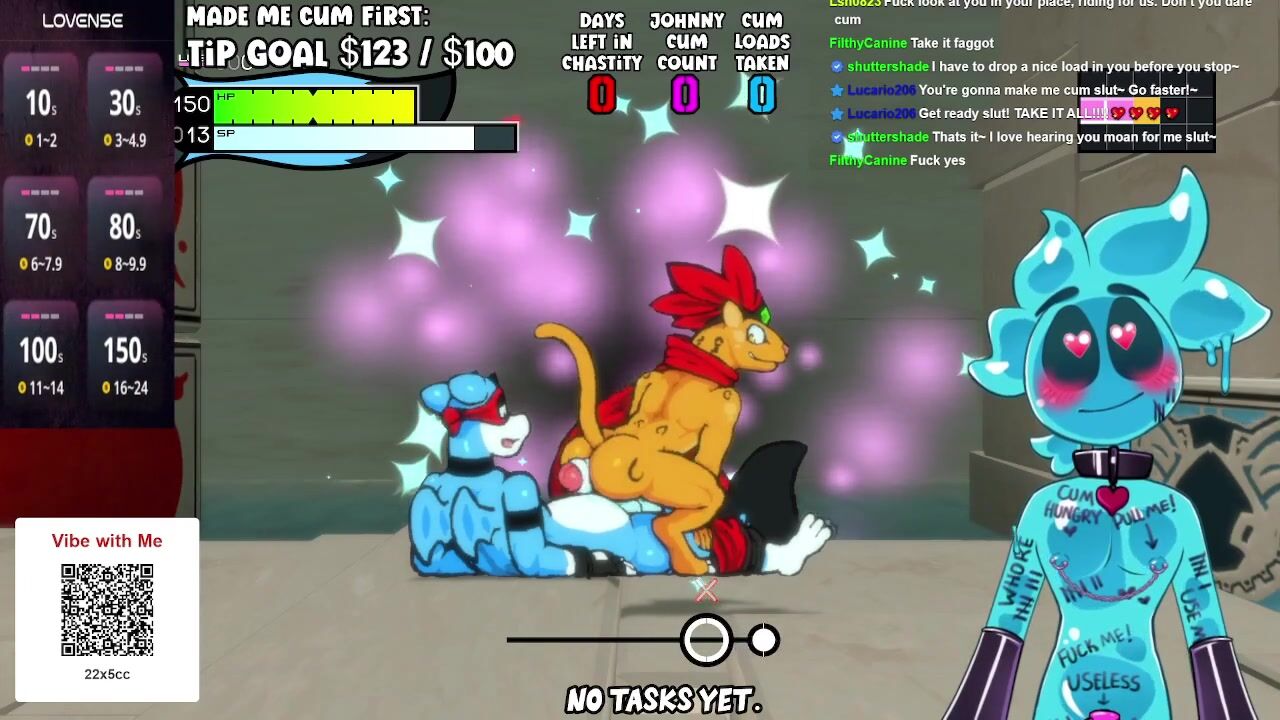Select the 10s vibe level tile
The height and width of the screenshot is (720, 1280).
pos(42,105)
